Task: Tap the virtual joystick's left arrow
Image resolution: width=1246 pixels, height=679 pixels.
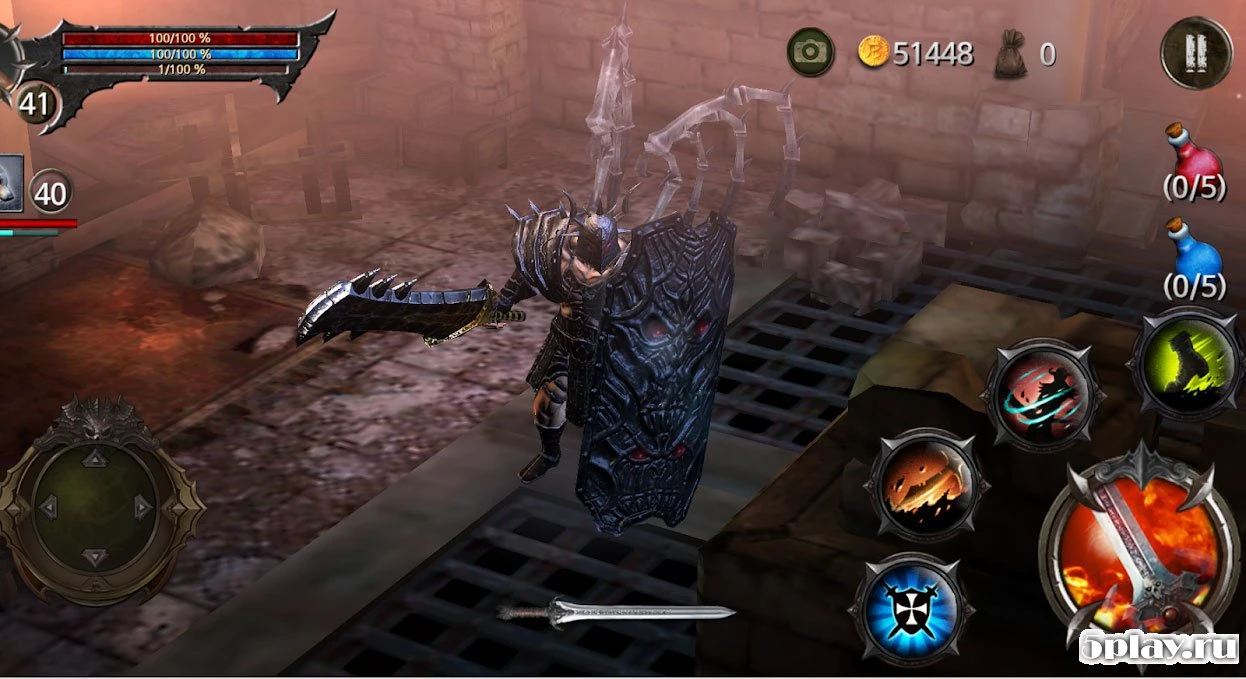Action: point(45,507)
